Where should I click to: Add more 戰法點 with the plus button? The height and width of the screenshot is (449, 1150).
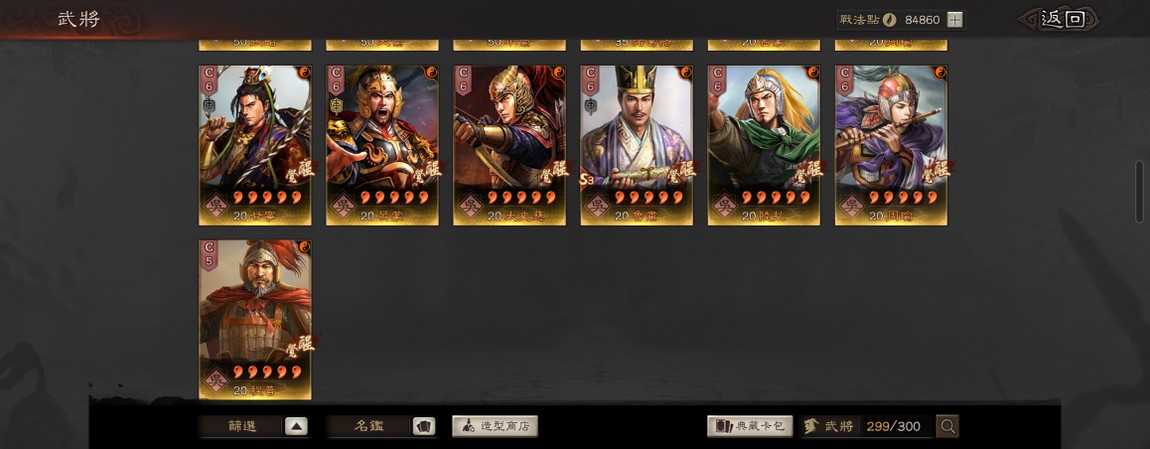pyautogui.click(x=955, y=19)
